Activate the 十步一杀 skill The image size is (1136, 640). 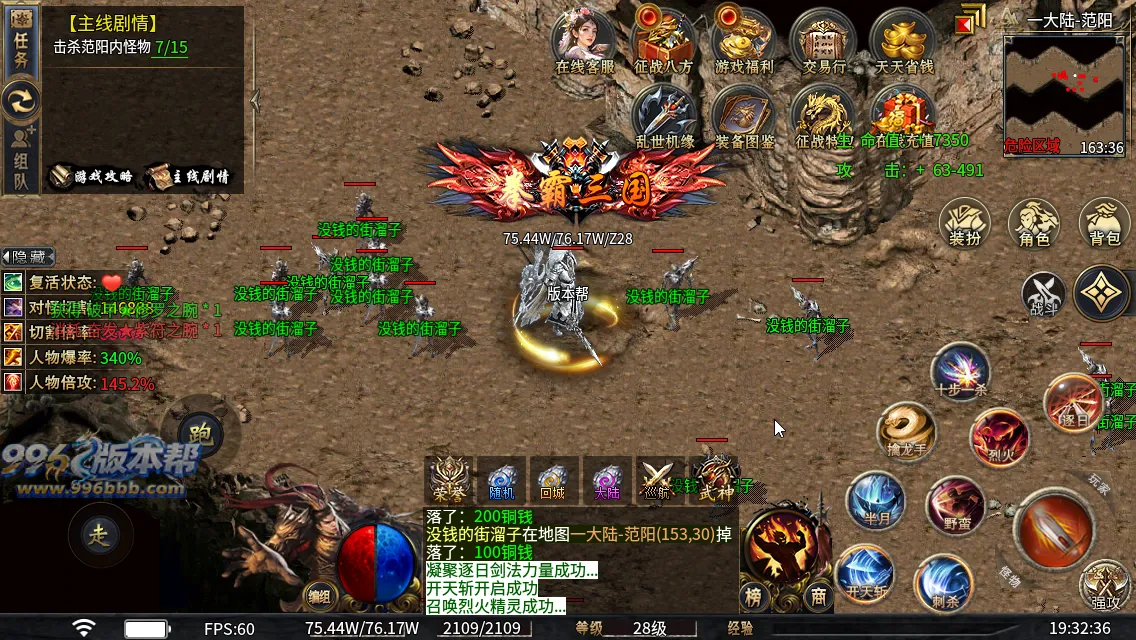960,370
